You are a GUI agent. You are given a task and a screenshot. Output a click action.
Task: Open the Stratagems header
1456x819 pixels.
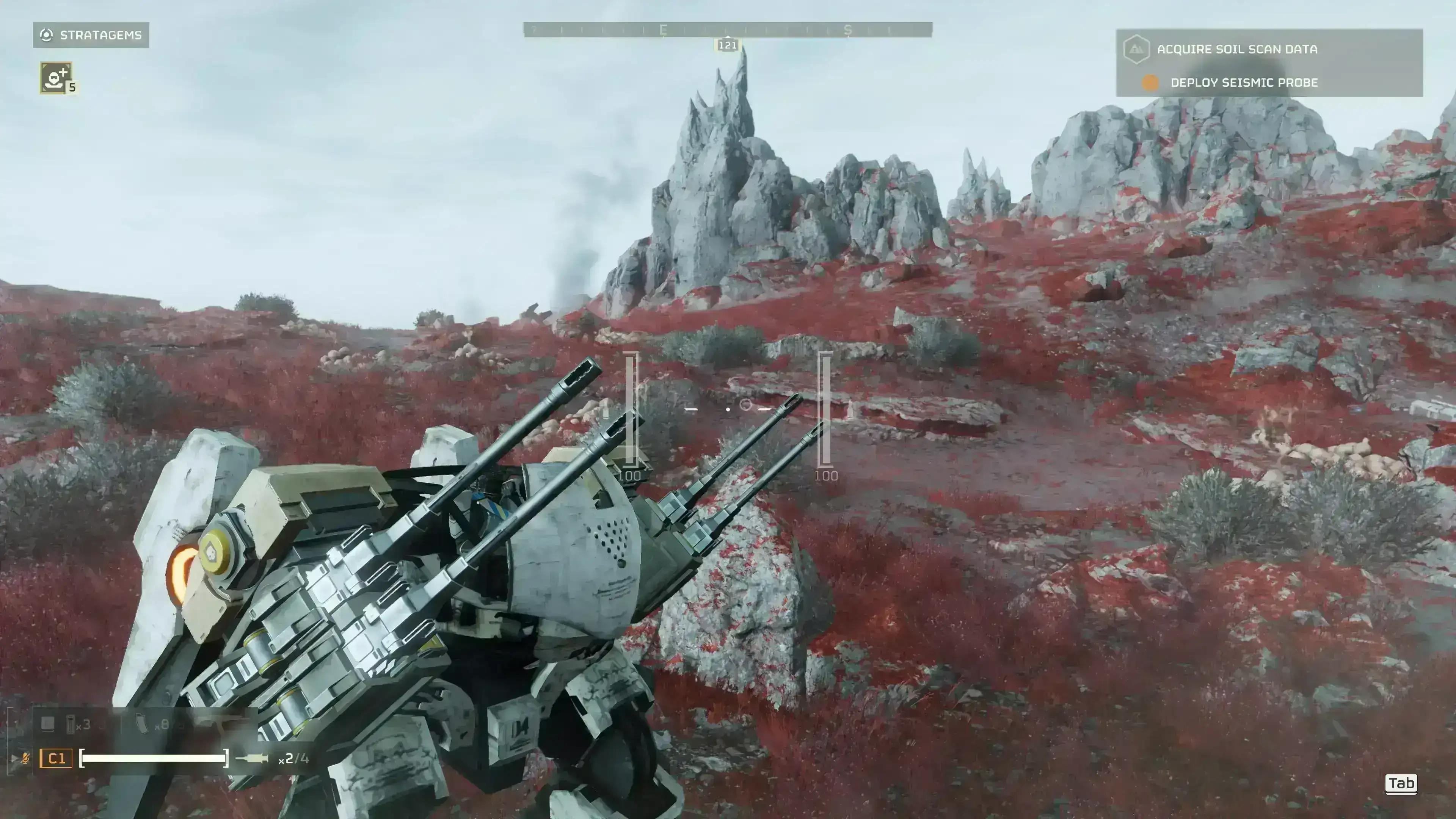pyautogui.click(x=91, y=35)
